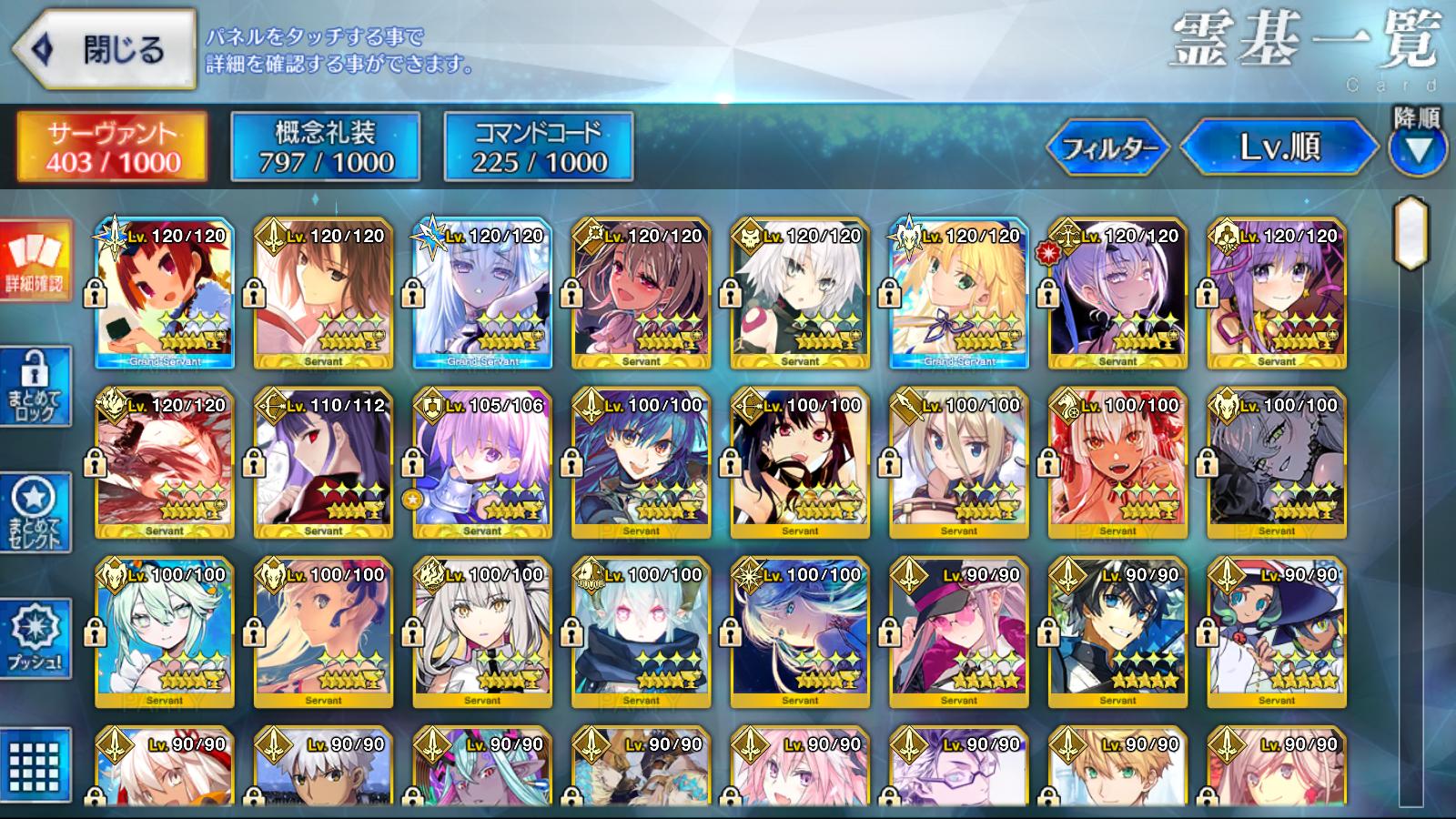
Task: Select the Lv. 110/112 servant card
Action: click(x=323, y=464)
